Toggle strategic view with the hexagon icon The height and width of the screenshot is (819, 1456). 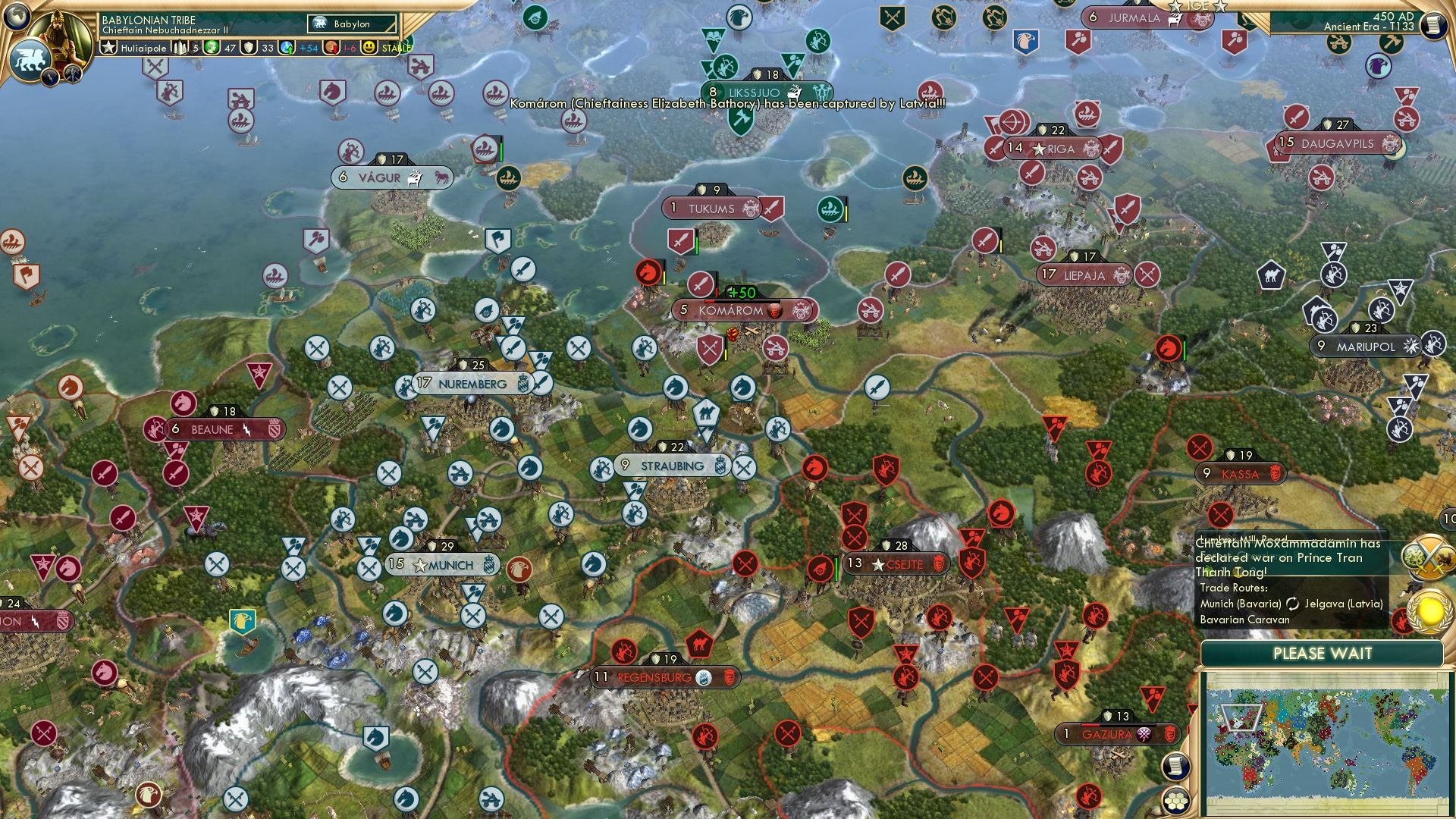click(1176, 801)
